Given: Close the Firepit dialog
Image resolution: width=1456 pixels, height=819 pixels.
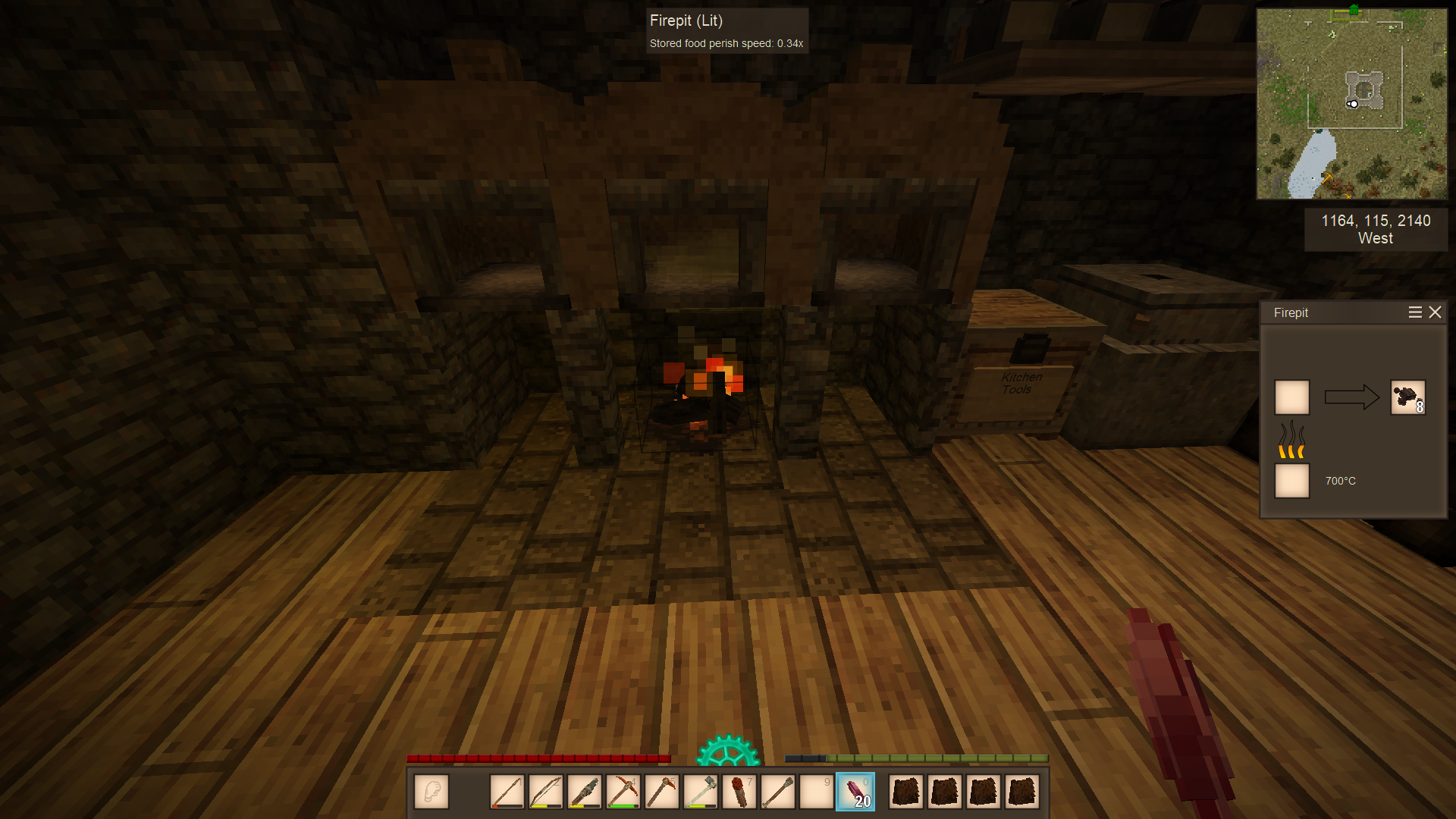Looking at the screenshot, I should [1435, 312].
